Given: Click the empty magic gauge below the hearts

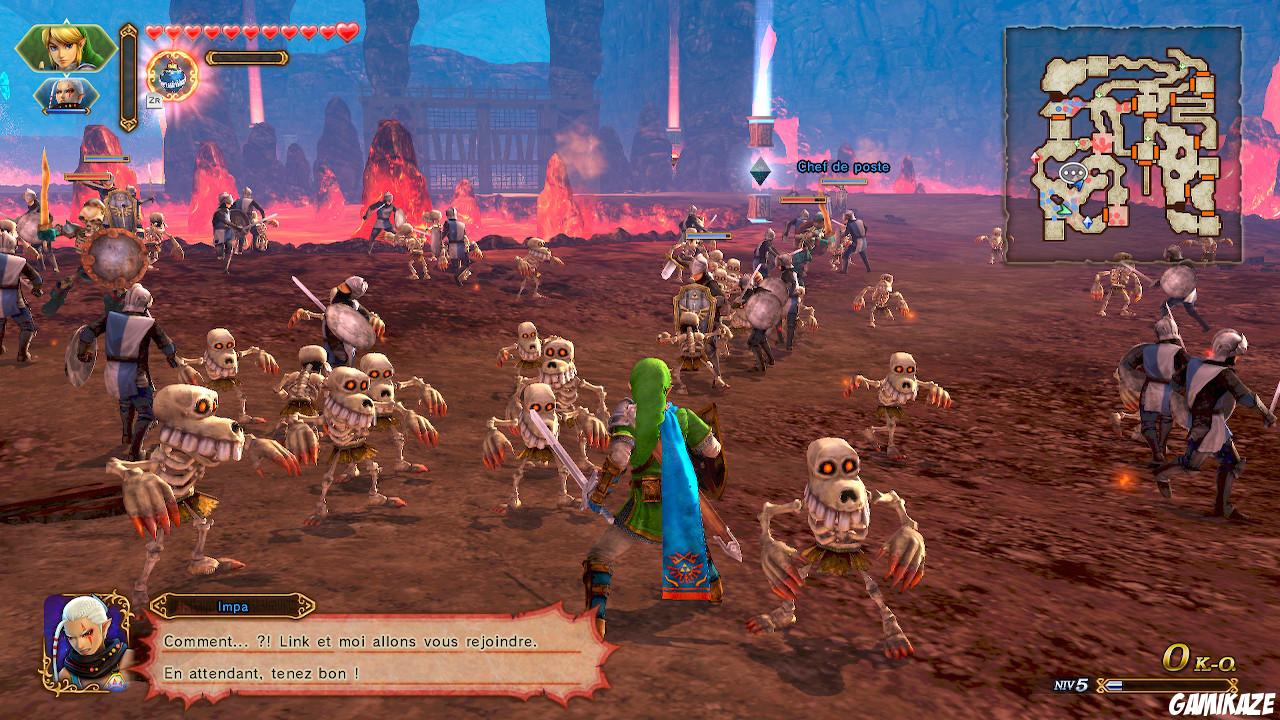Looking at the screenshot, I should point(247,58).
